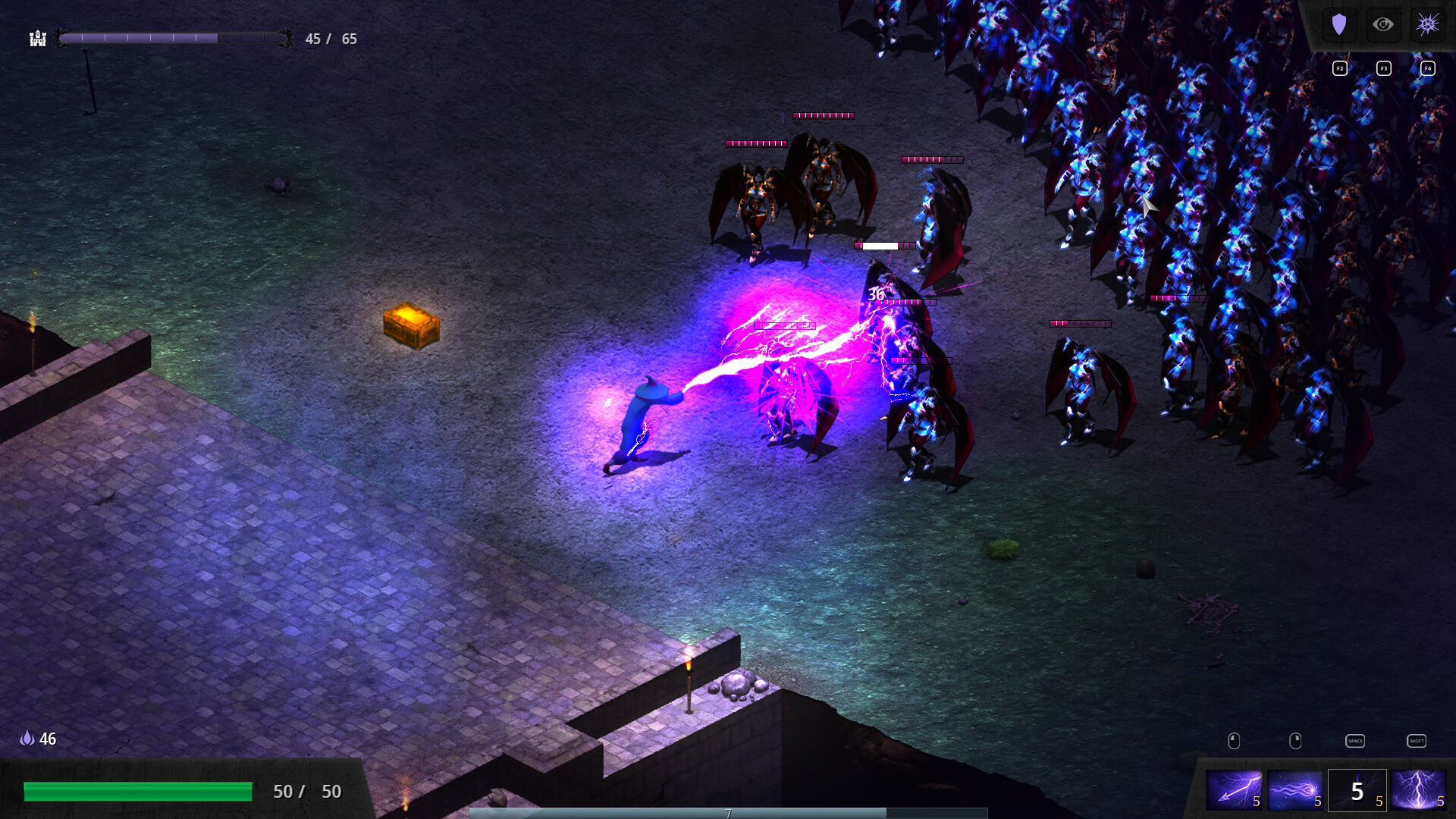Toggle the eye vision ability on
The image size is (1456, 819).
coord(1384,24)
